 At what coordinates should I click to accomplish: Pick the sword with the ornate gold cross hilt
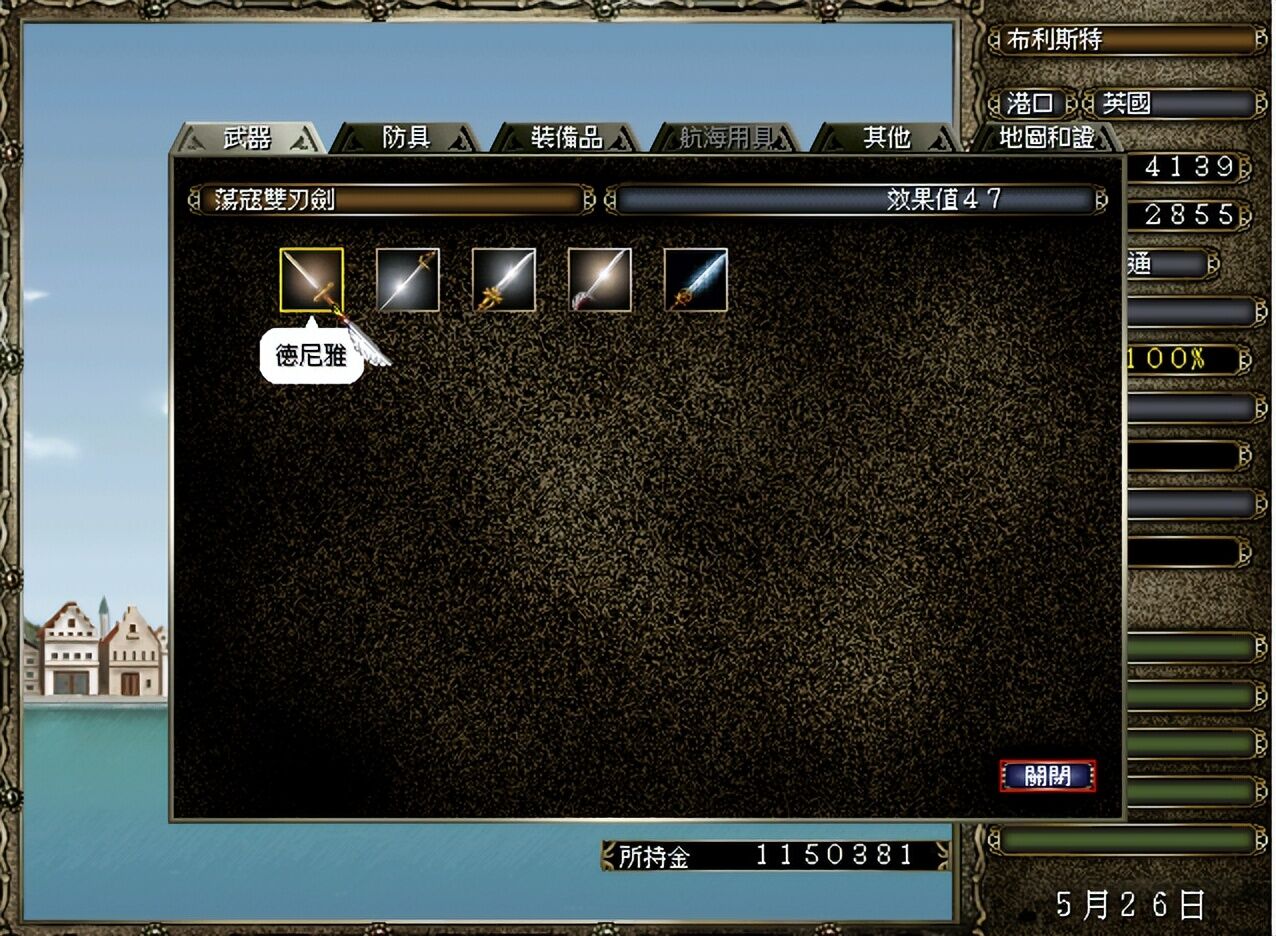(x=504, y=280)
